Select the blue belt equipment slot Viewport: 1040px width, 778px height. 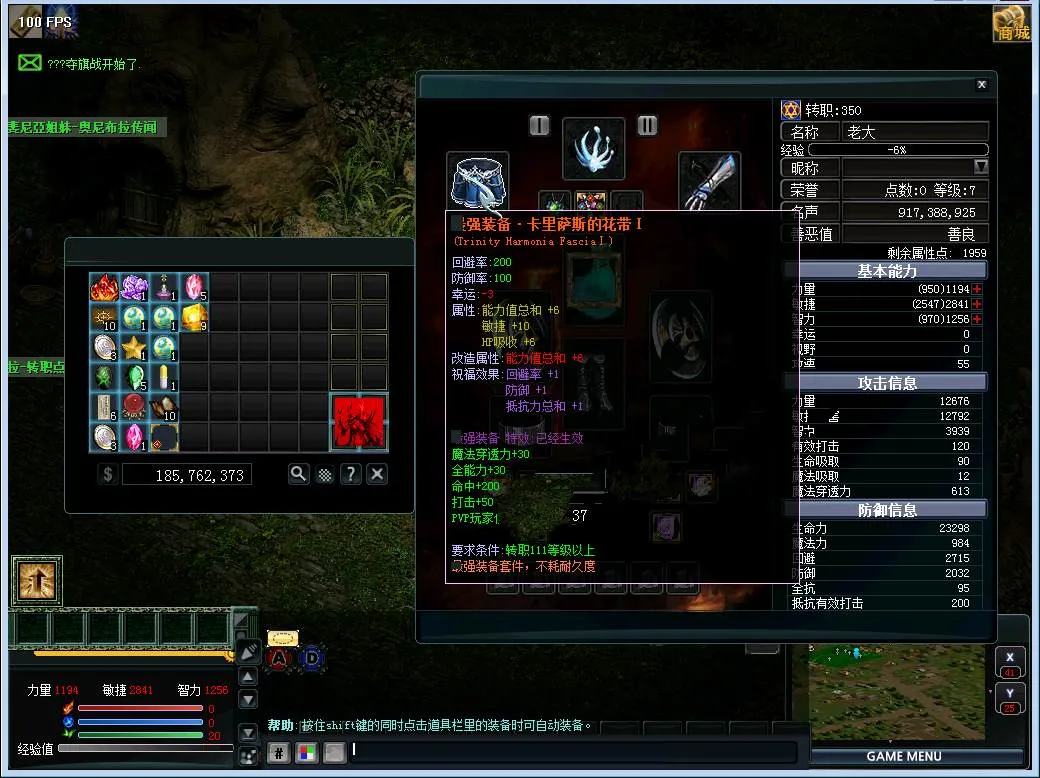click(x=478, y=181)
